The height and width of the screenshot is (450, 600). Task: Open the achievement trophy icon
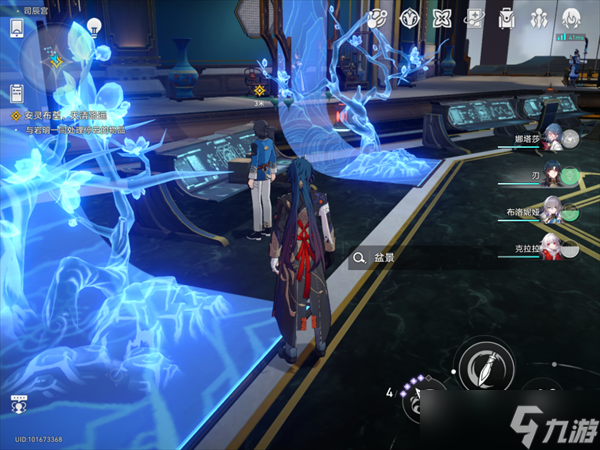[x=17, y=406]
